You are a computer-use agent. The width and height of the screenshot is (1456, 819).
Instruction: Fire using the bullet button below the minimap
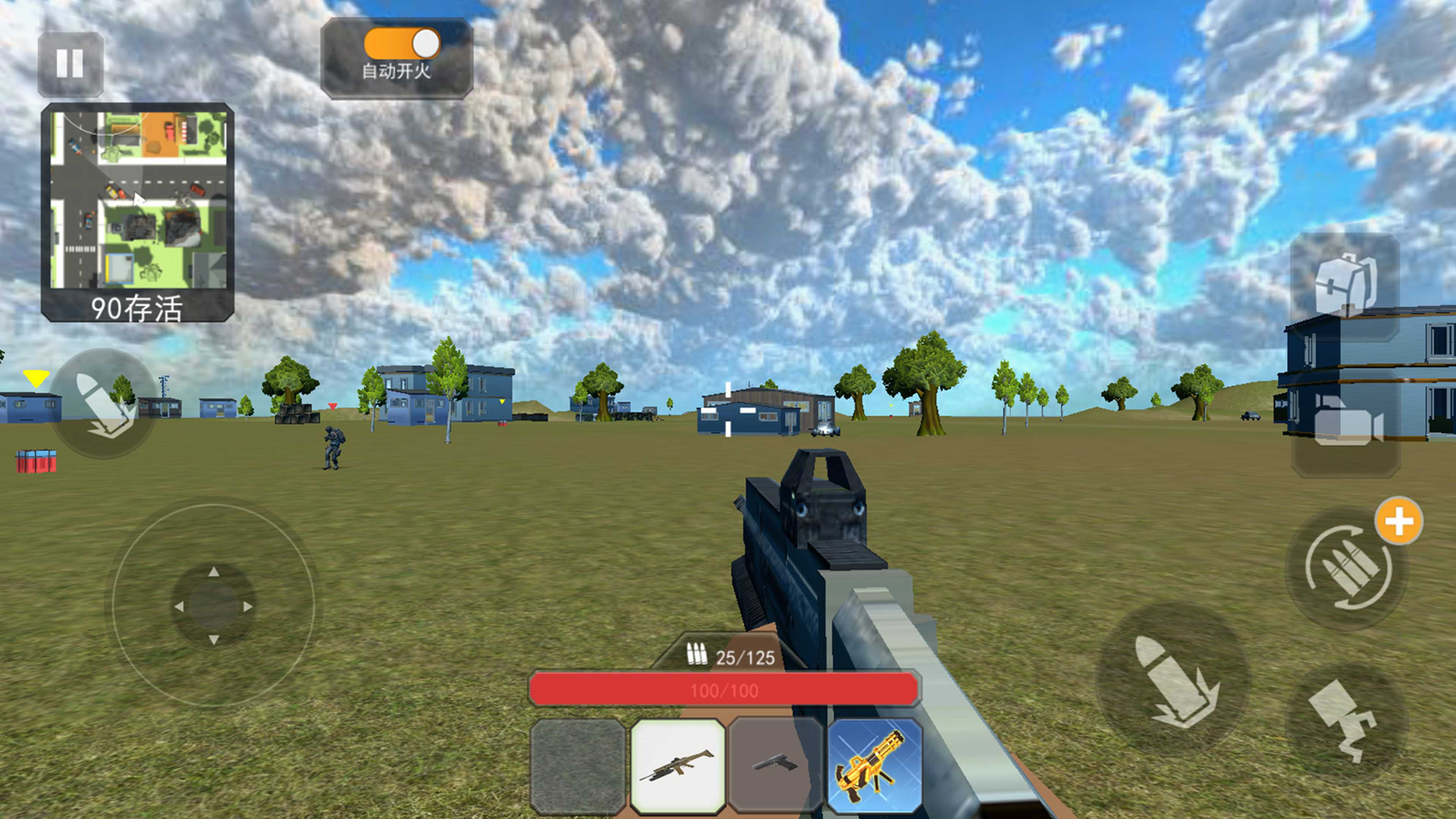coord(104,403)
